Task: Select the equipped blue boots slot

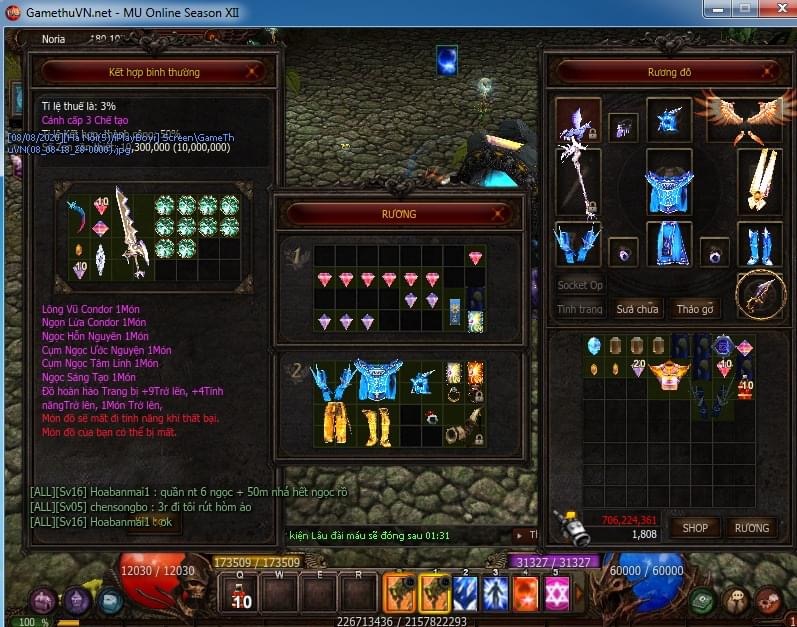Action: click(x=759, y=245)
